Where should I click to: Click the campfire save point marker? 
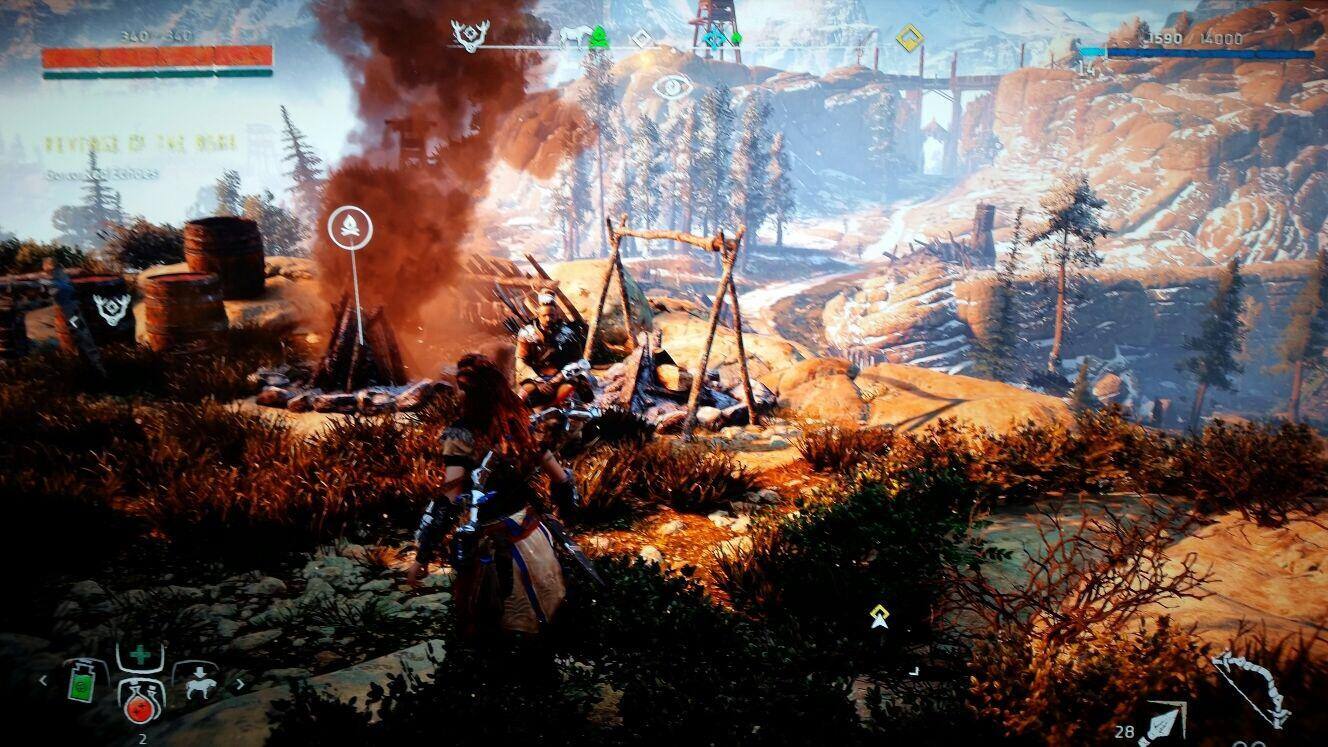[350, 228]
